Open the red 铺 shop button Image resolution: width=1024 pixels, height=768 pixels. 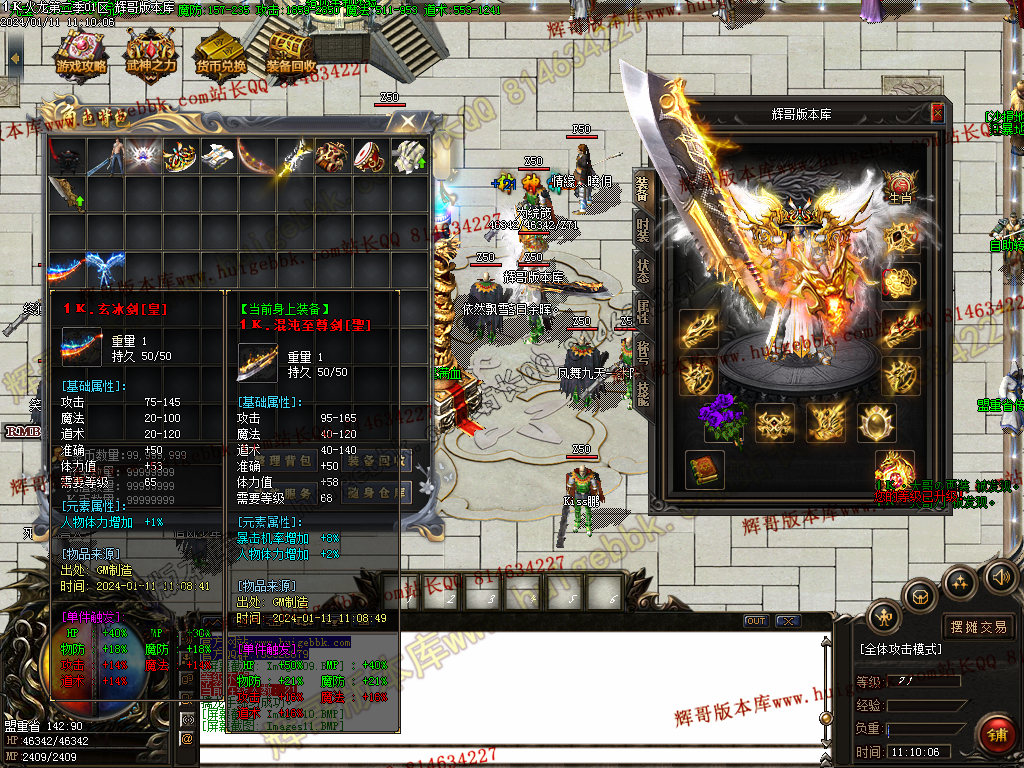[996, 735]
